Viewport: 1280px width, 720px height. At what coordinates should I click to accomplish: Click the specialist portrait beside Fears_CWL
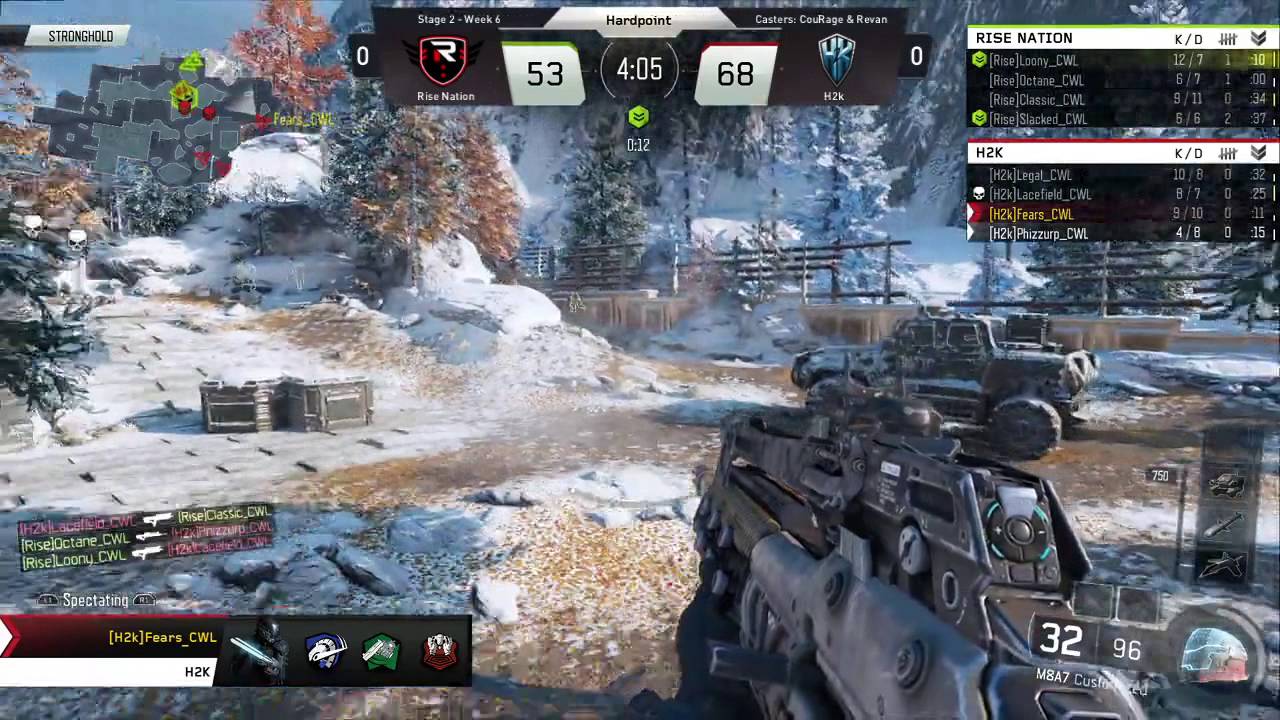point(262,651)
